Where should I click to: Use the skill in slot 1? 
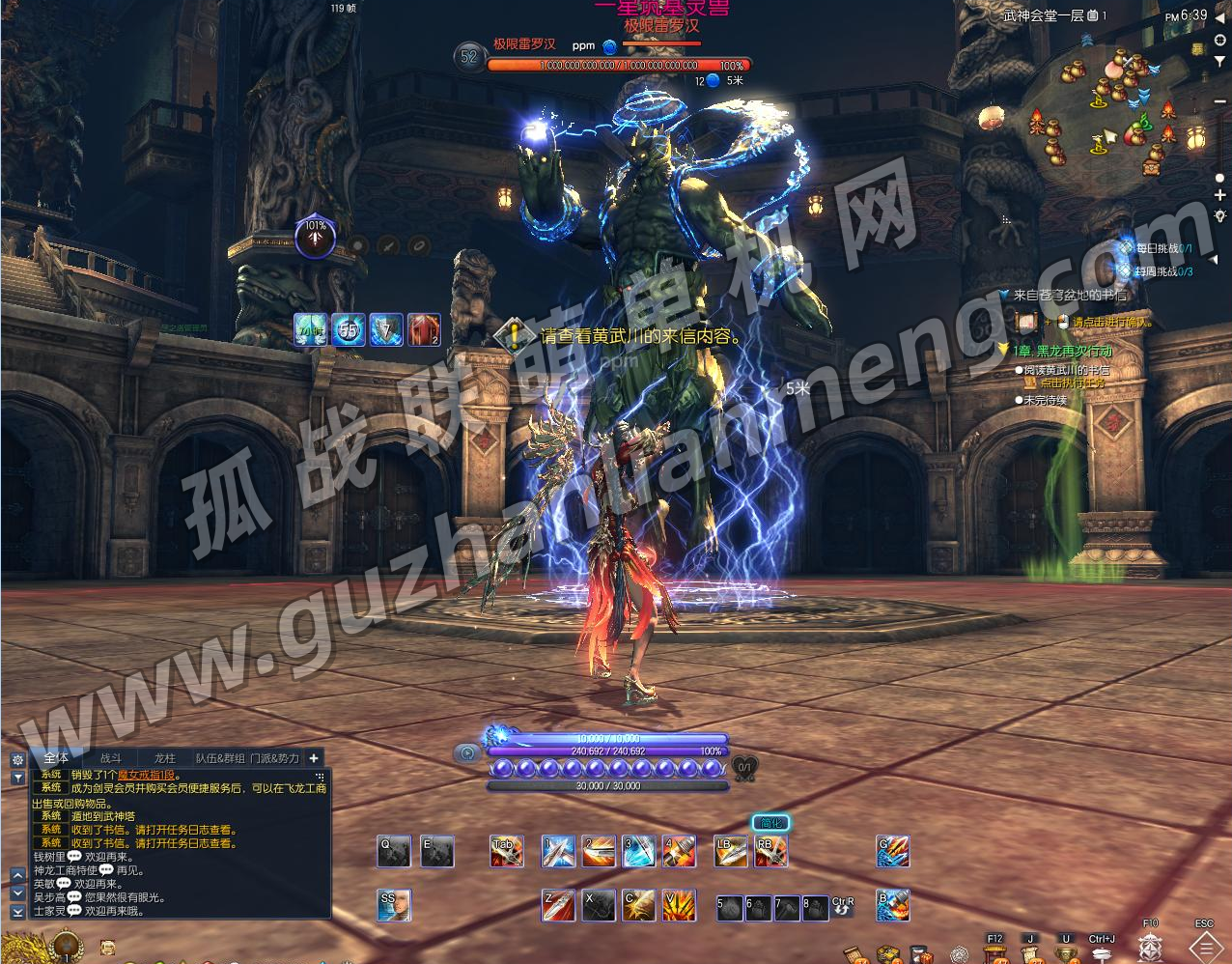[558, 851]
